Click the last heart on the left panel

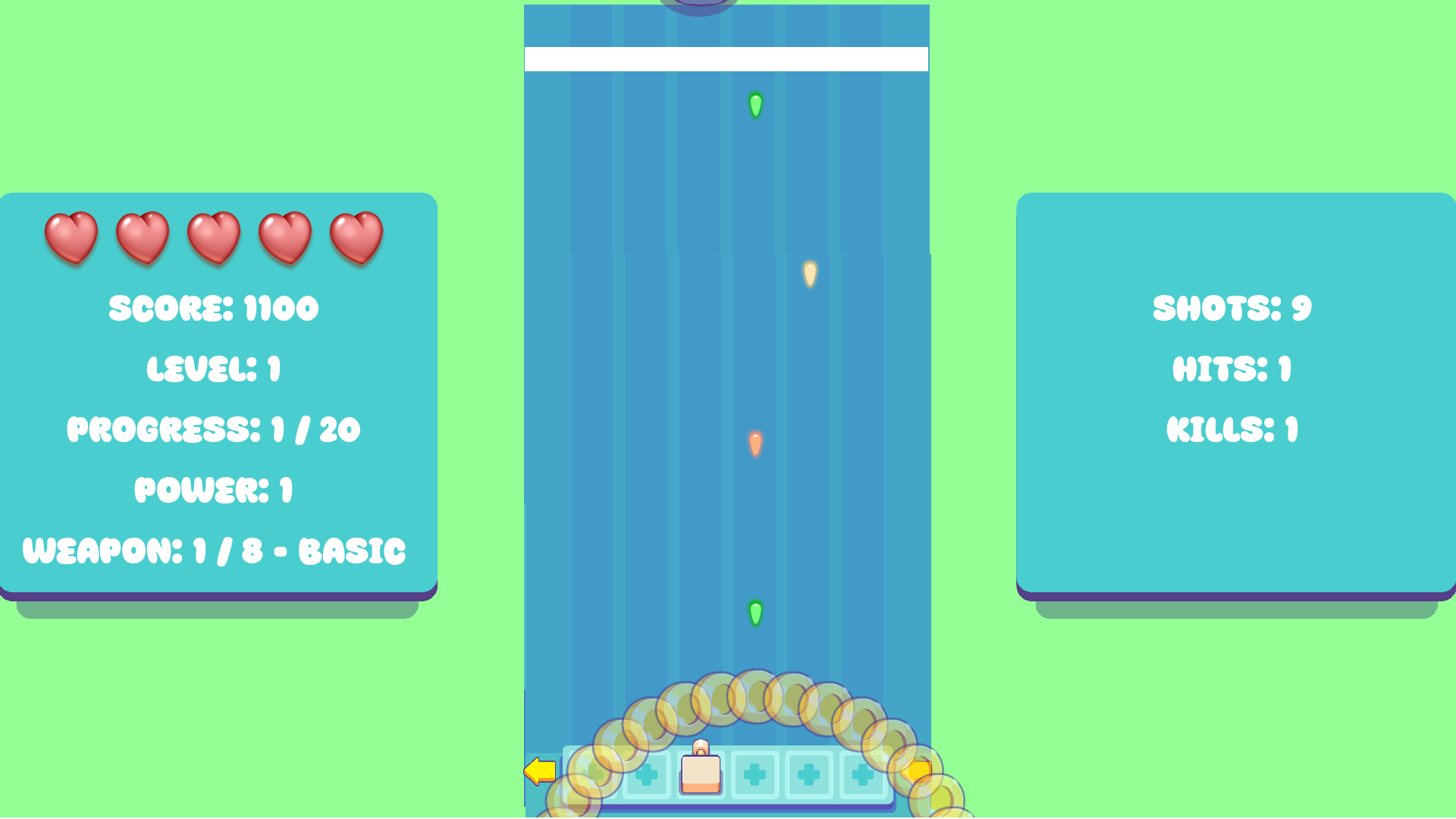[355, 239]
